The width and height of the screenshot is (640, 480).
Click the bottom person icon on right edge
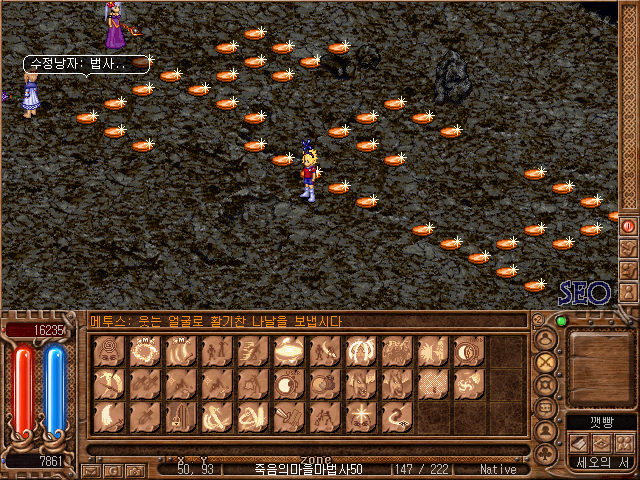coord(628,292)
